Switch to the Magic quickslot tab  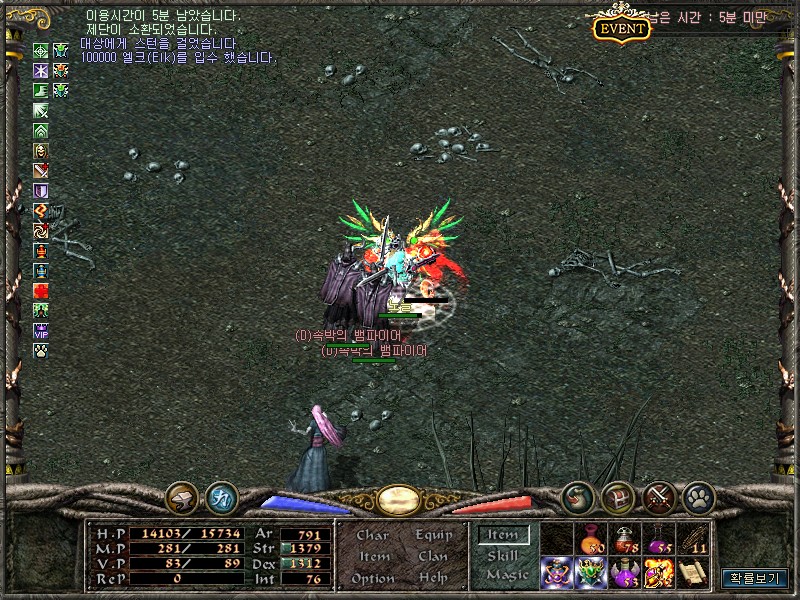(506, 575)
